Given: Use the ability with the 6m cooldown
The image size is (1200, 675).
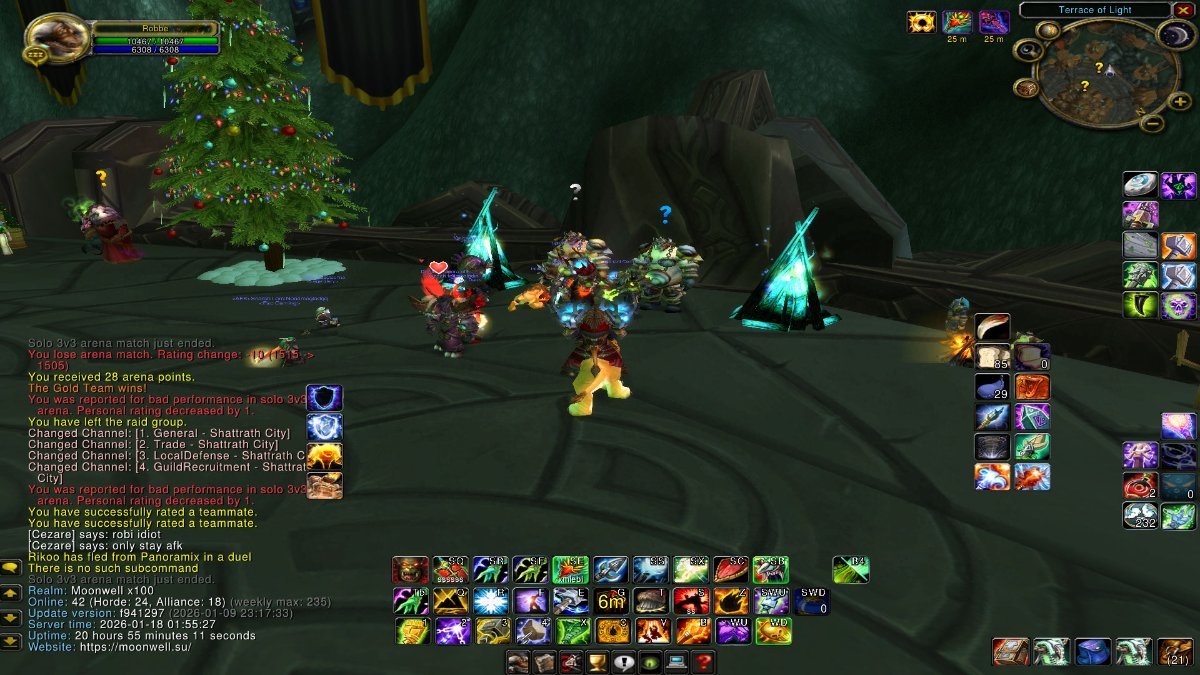Looking at the screenshot, I should coord(610,601).
